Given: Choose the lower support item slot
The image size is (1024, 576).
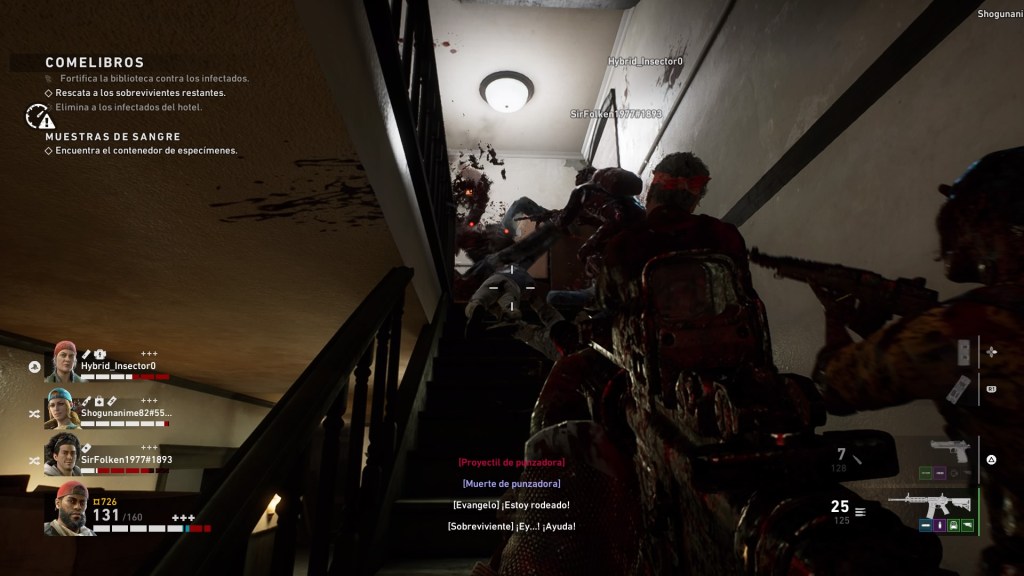Looking at the screenshot, I should [957, 388].
